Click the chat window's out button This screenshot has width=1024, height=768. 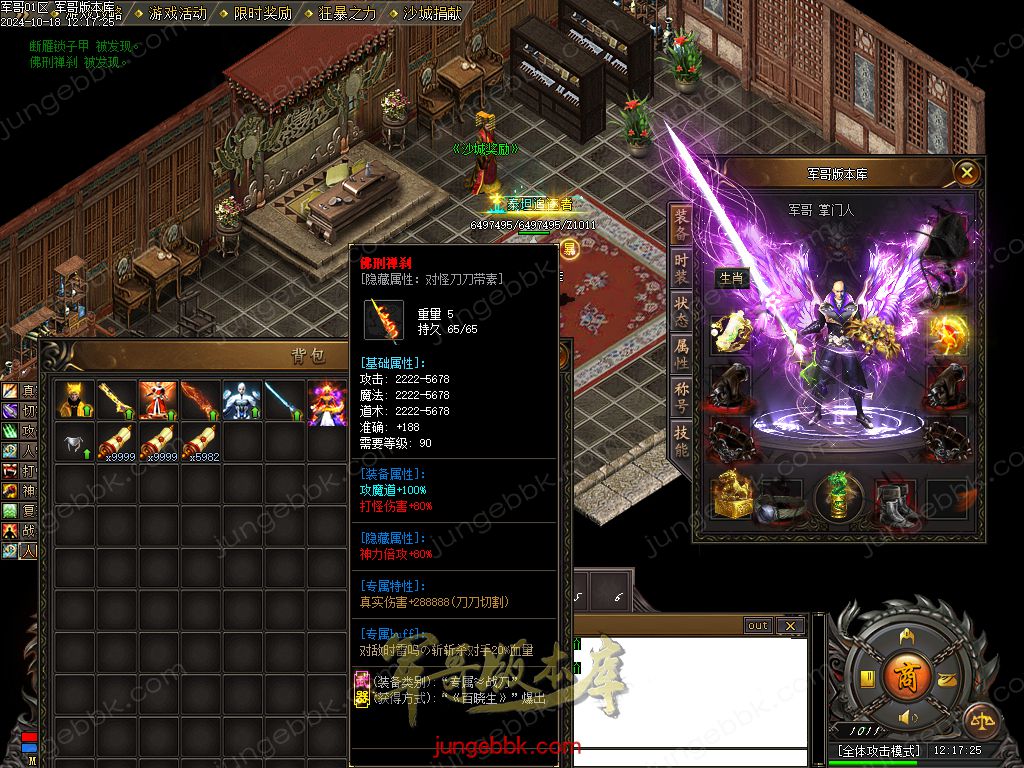[x=758, y=626]
